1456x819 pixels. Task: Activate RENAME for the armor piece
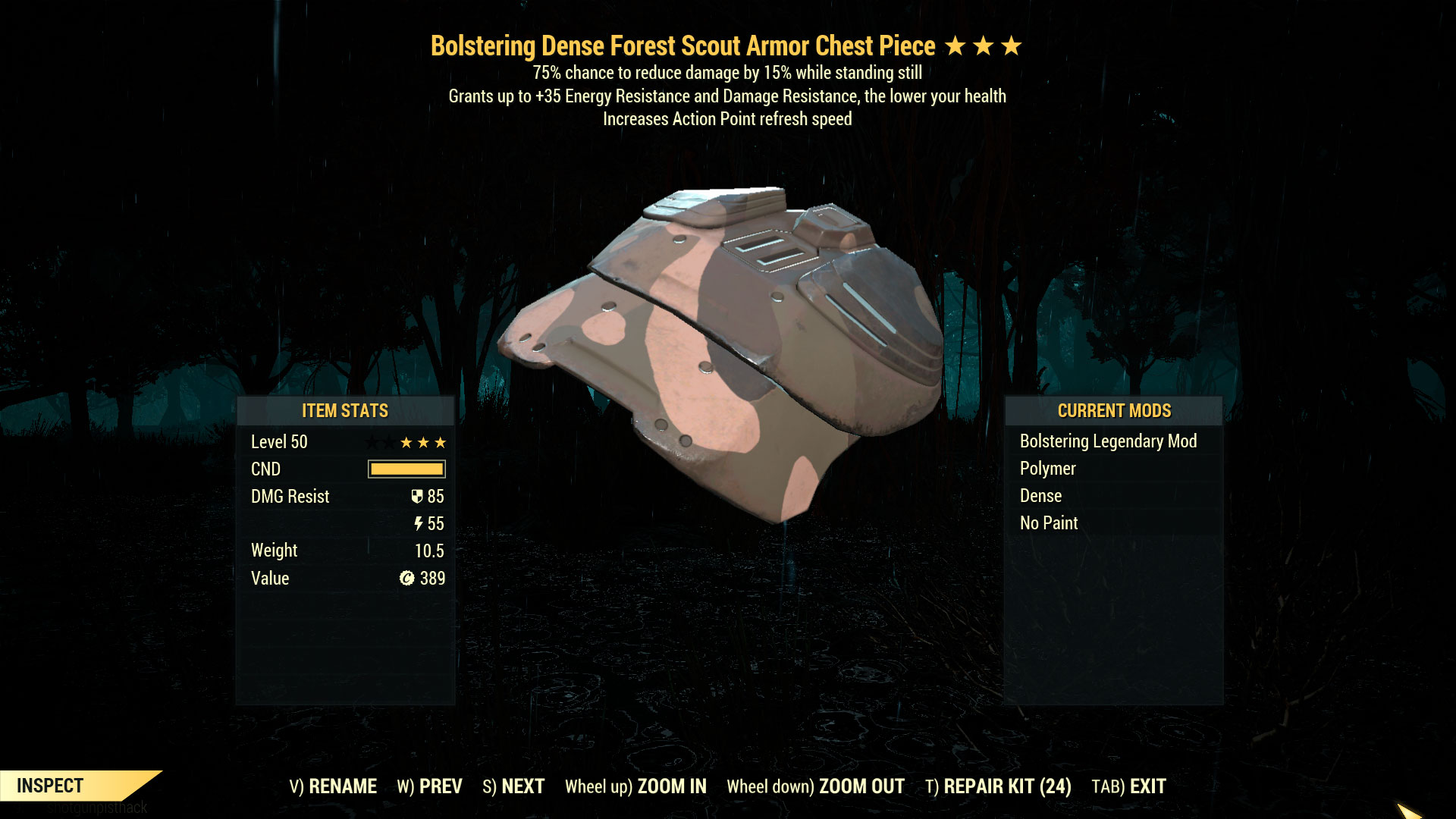[332, 786]
